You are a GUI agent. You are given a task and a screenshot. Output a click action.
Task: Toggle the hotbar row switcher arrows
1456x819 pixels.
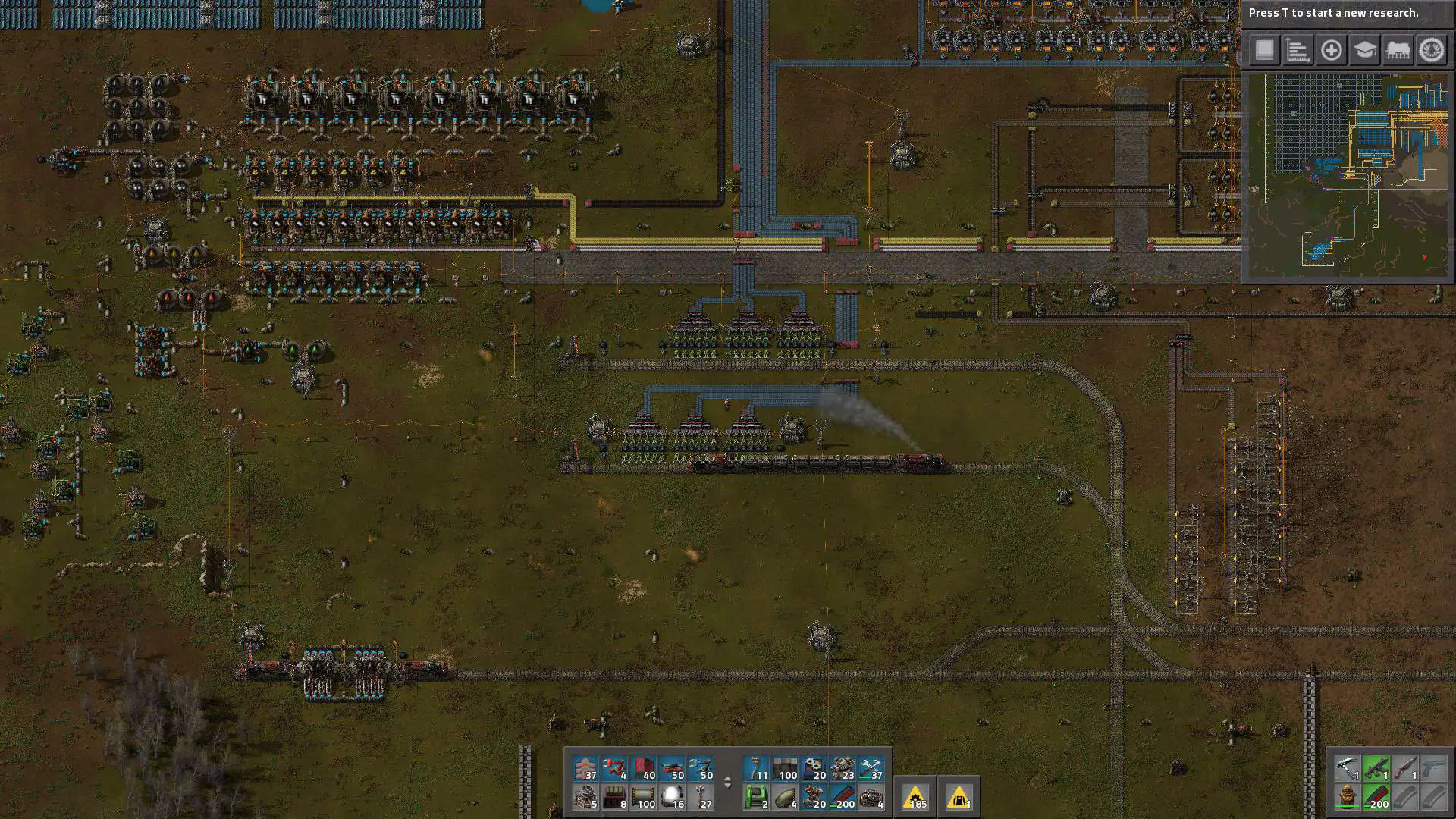(727, 783)
